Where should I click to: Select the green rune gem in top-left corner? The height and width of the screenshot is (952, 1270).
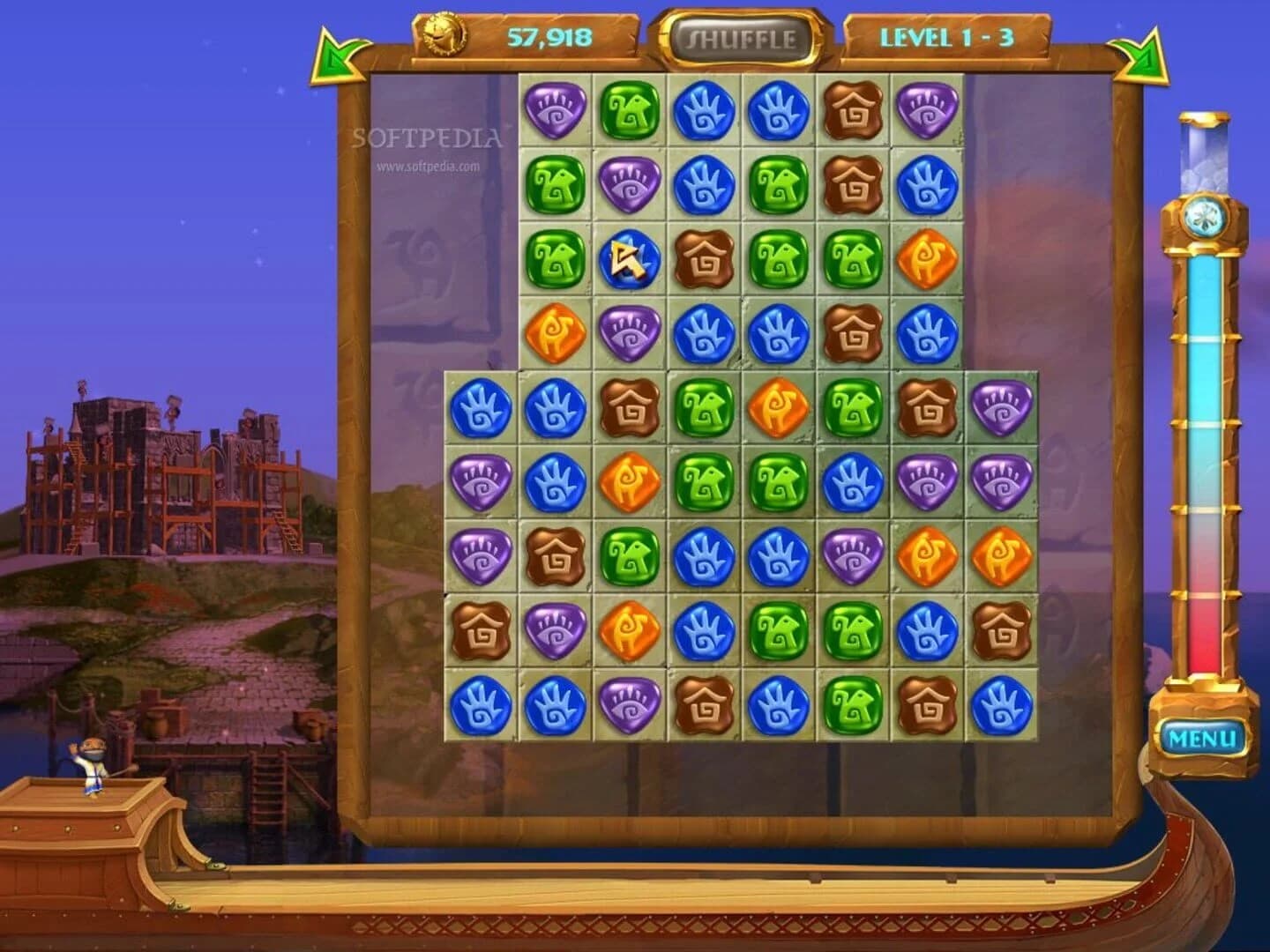(630, 111)
